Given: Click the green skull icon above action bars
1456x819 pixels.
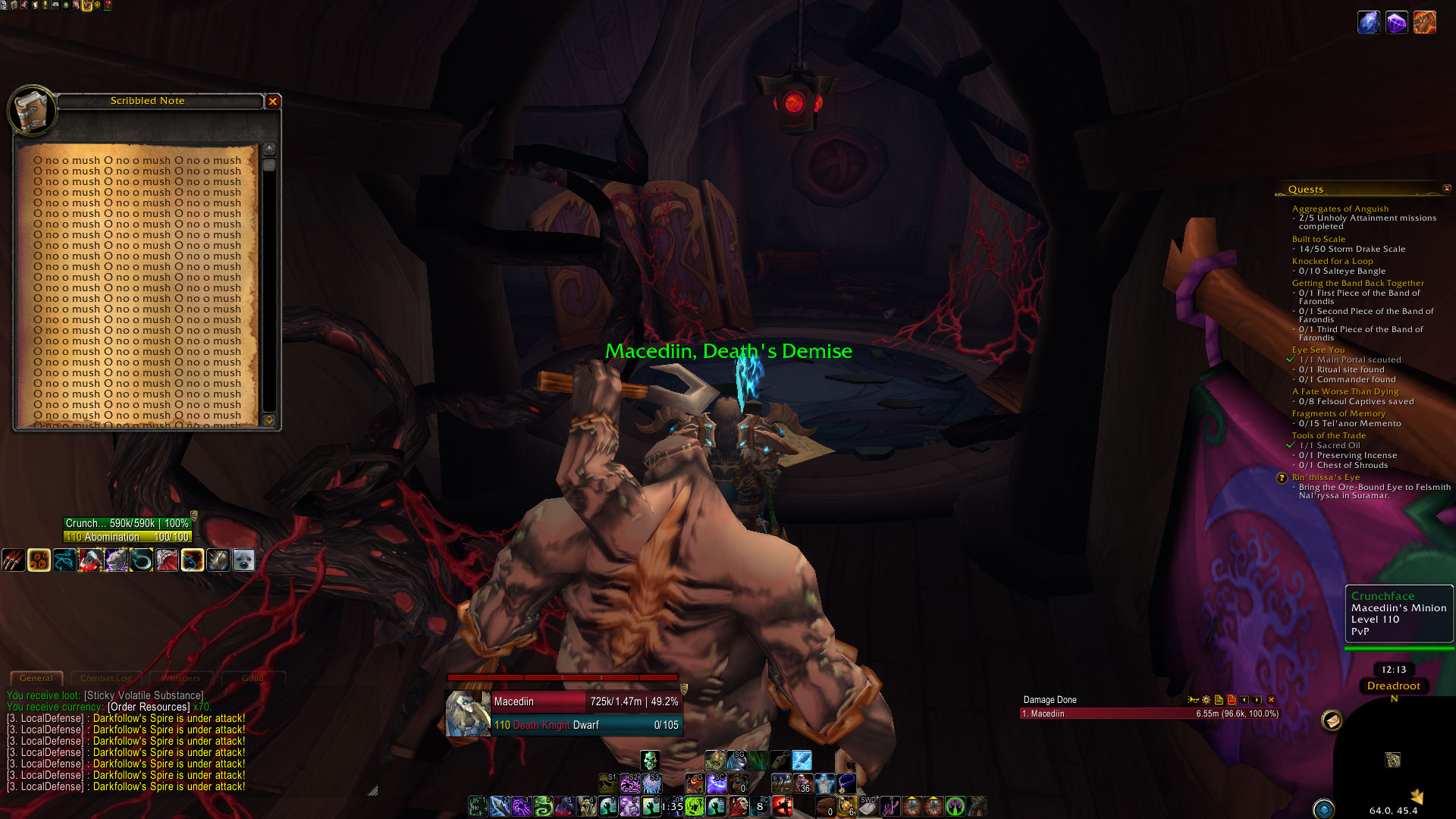Looking at the screenshot, I should pos(650,760).
